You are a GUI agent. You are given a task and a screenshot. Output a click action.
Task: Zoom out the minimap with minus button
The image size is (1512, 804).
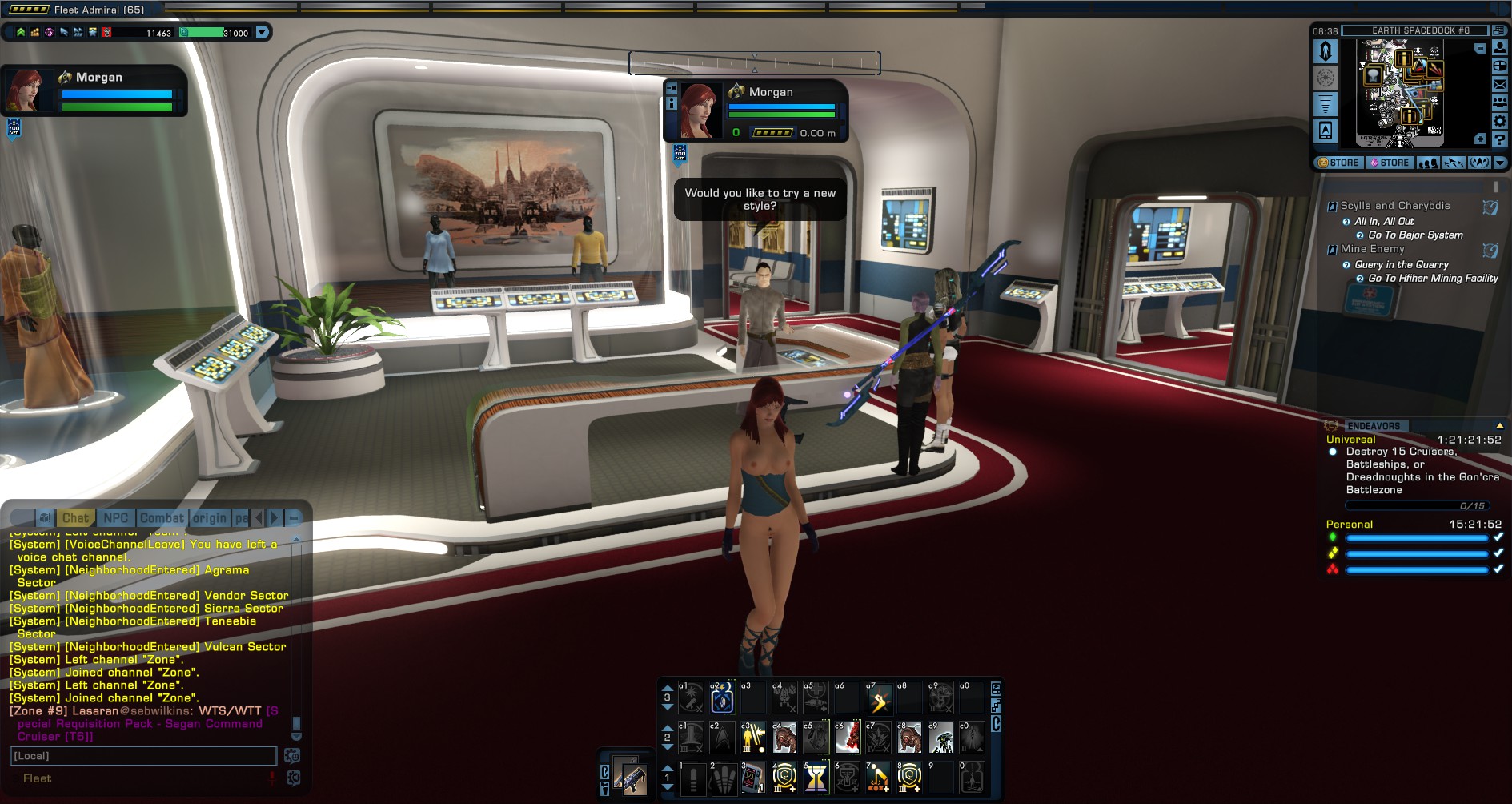1480,49
